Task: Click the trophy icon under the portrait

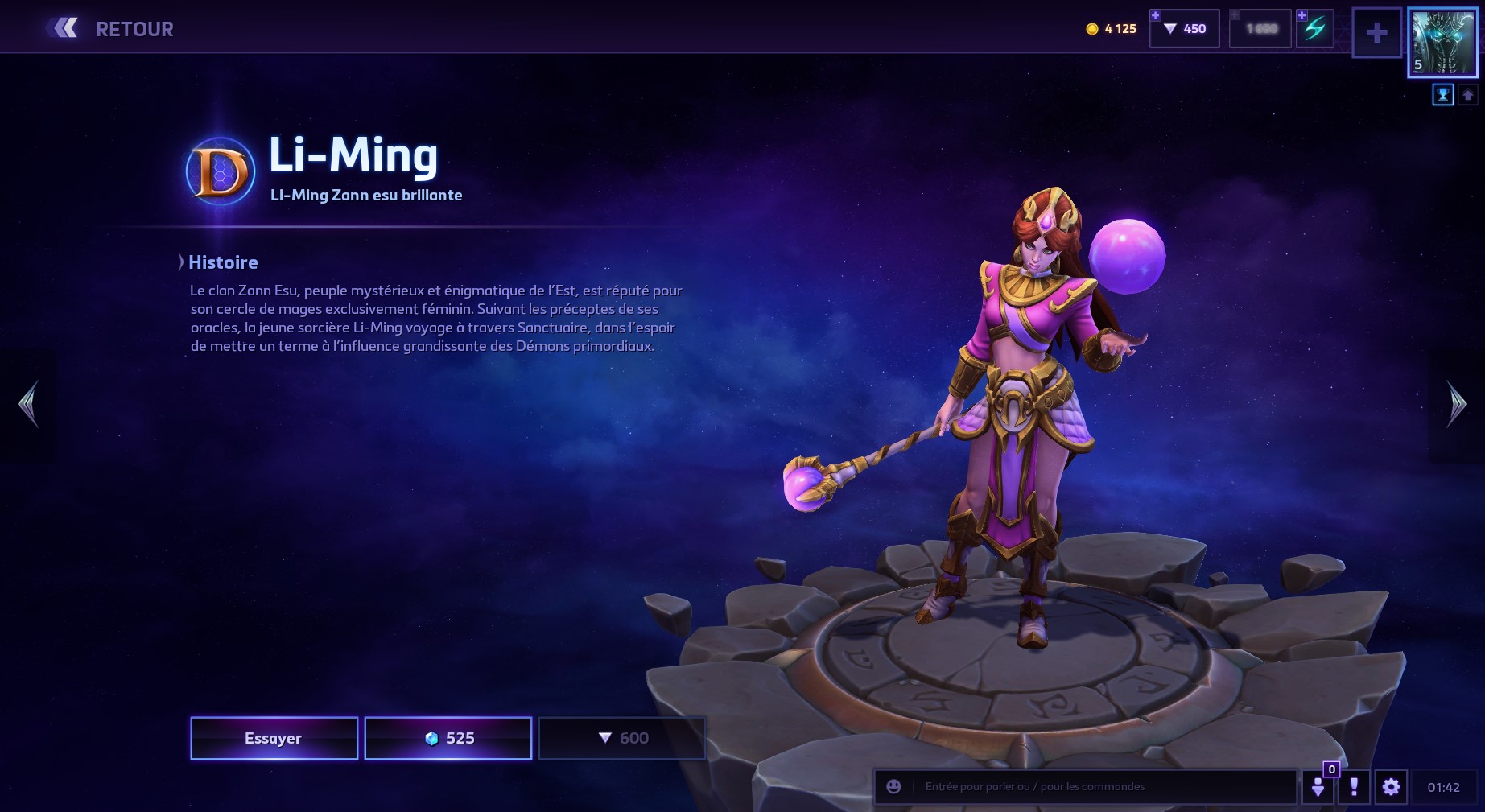Action: 1442,95
